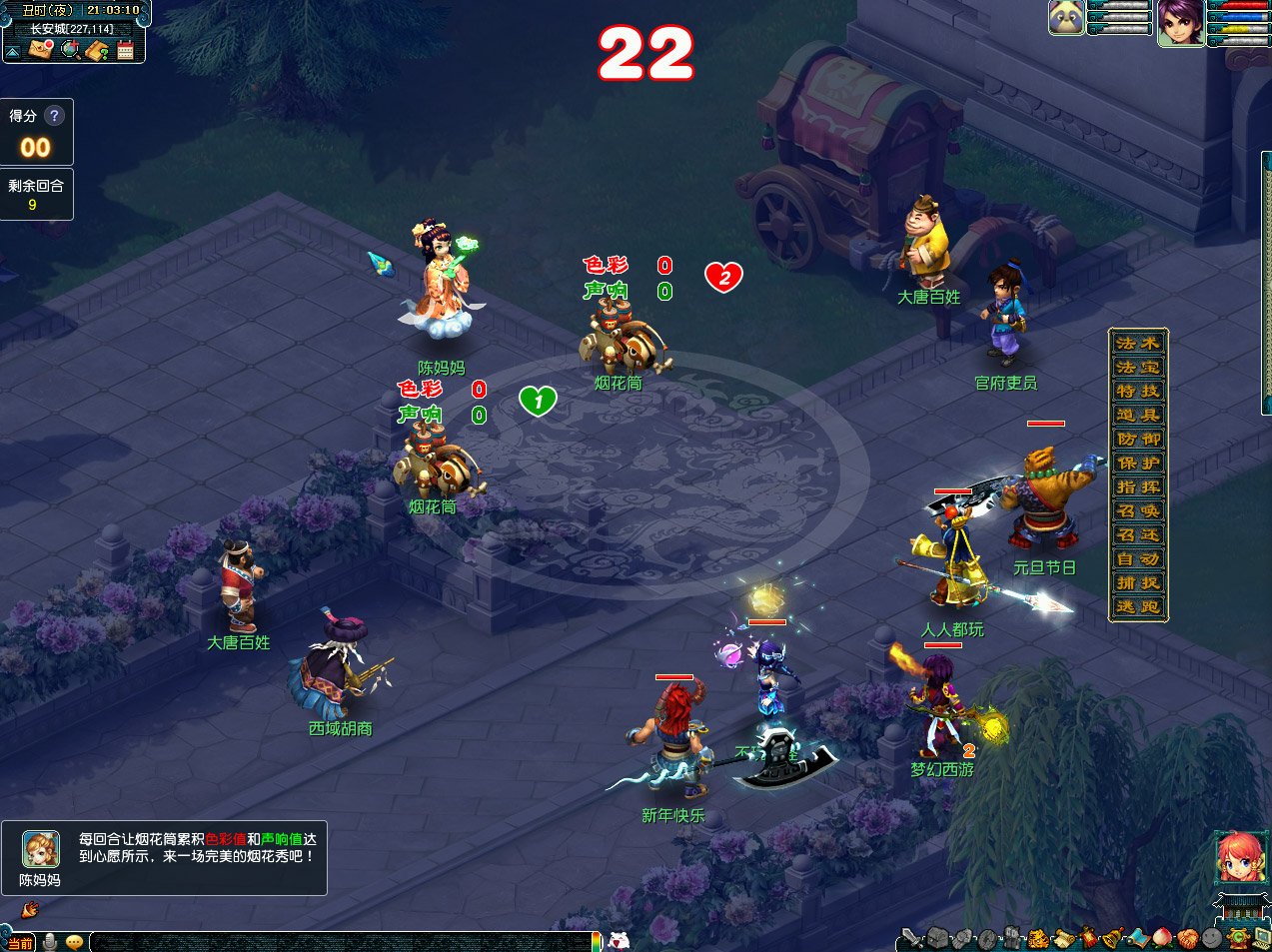Click the player character portrait

[x=1180, y=22]
